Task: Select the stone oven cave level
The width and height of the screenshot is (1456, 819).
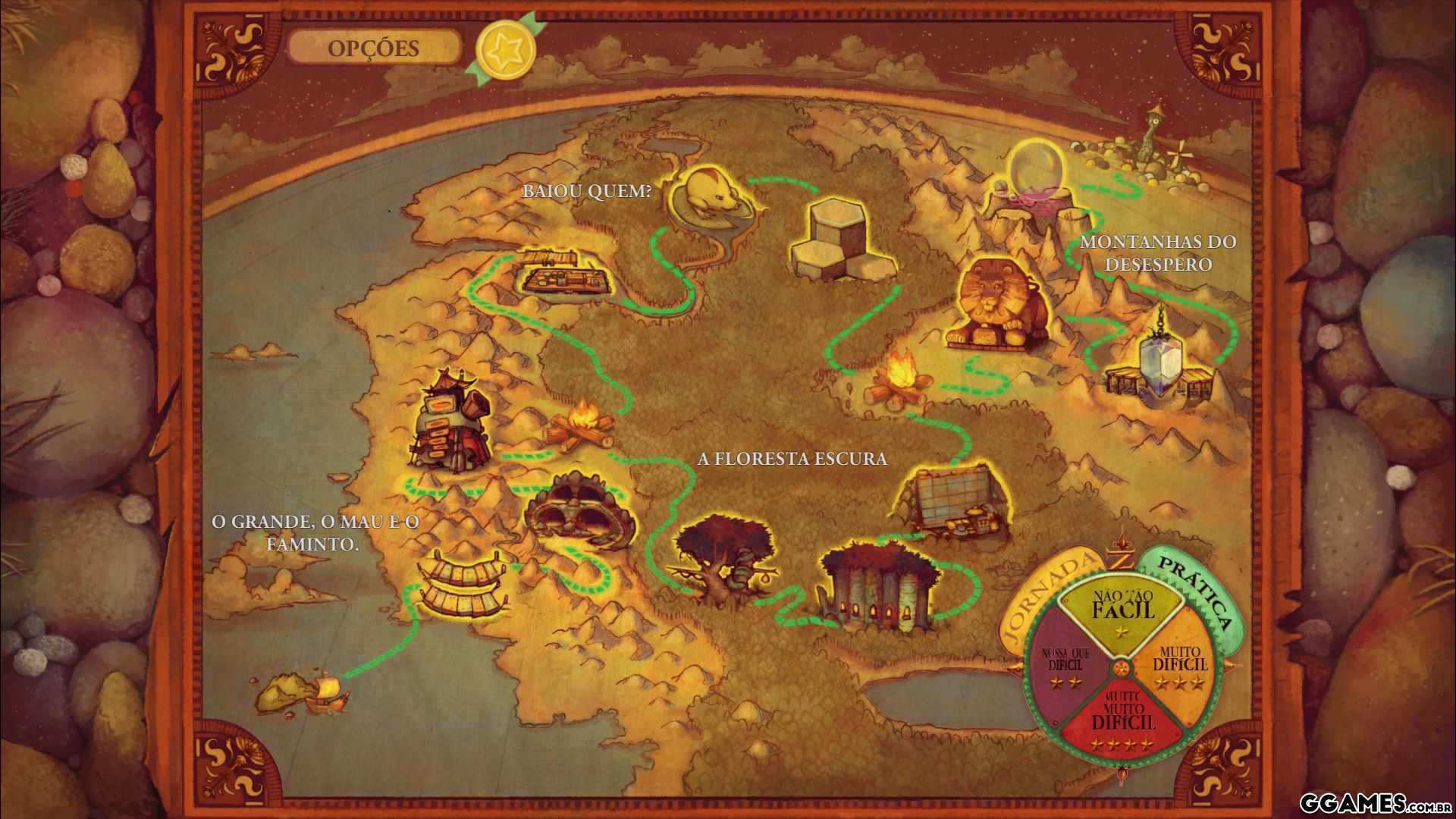Action: (578, 512)
